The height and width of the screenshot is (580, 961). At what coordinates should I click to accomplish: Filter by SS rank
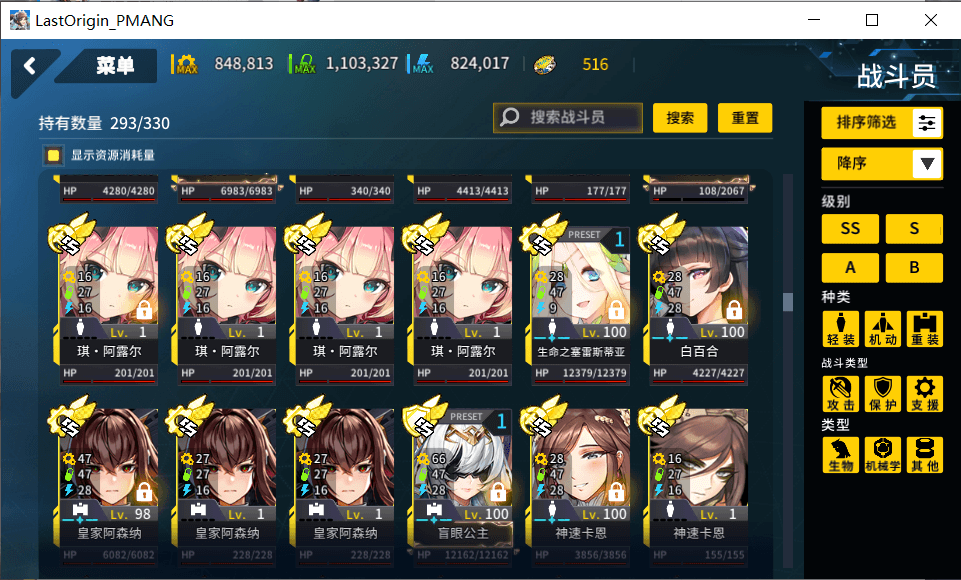pyautogui.click(x=850, y=228)
